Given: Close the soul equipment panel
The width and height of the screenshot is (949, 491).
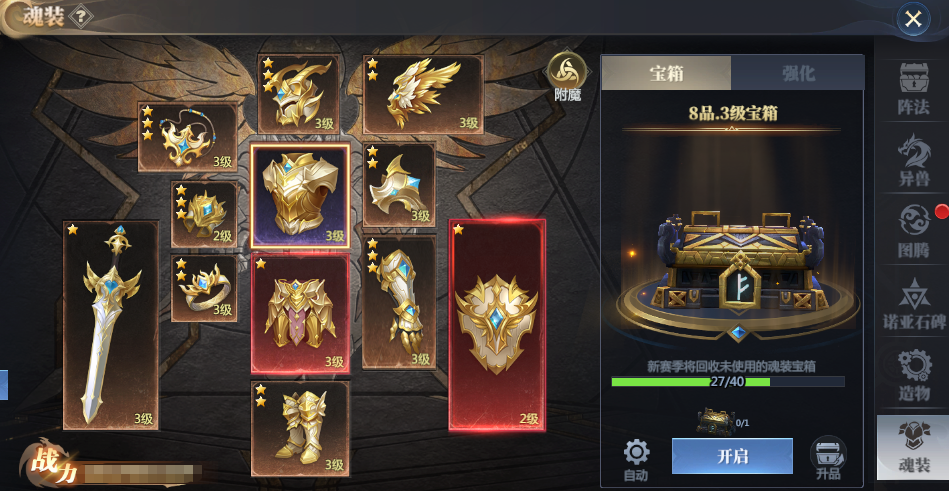Looking at the screenshot, I should [x=912, y=18].
